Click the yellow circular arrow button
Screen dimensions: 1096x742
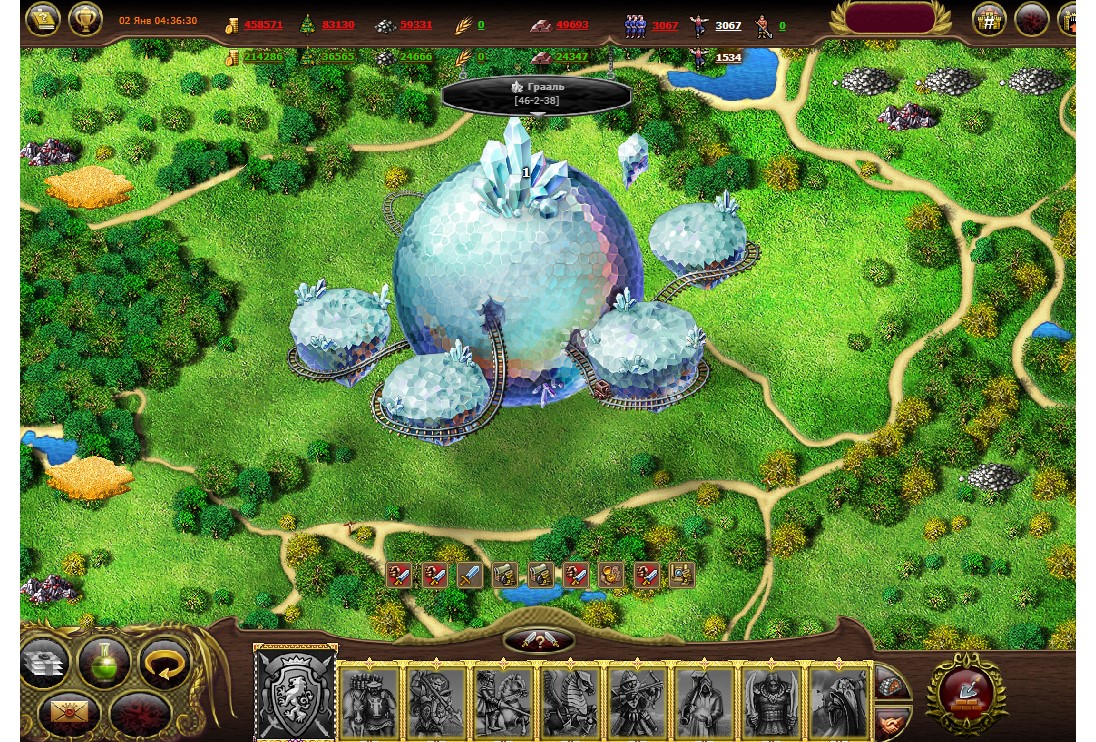[x=165, y=662]
